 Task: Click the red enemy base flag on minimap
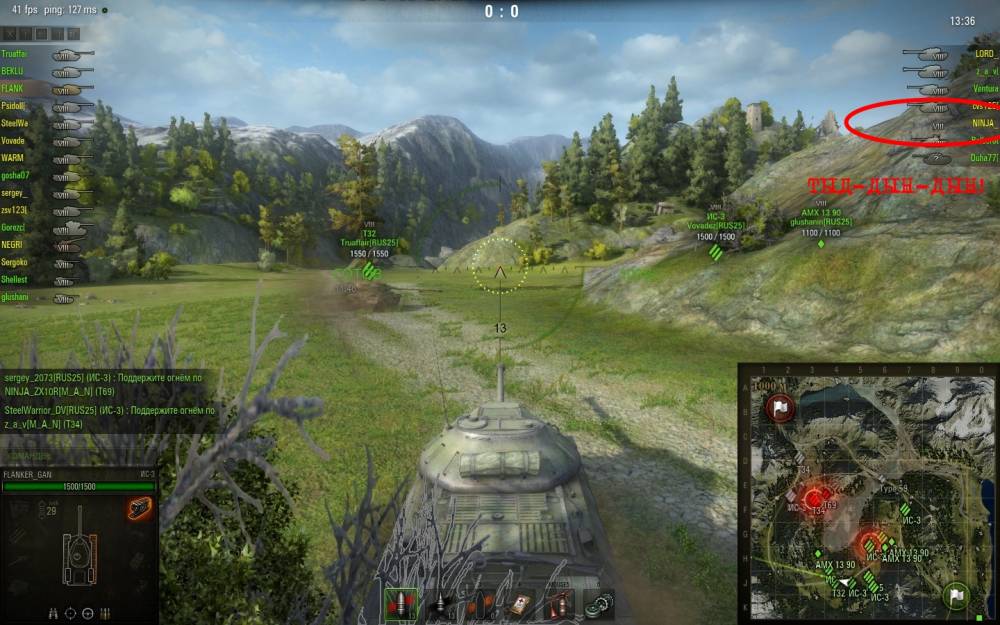[781, 407]
